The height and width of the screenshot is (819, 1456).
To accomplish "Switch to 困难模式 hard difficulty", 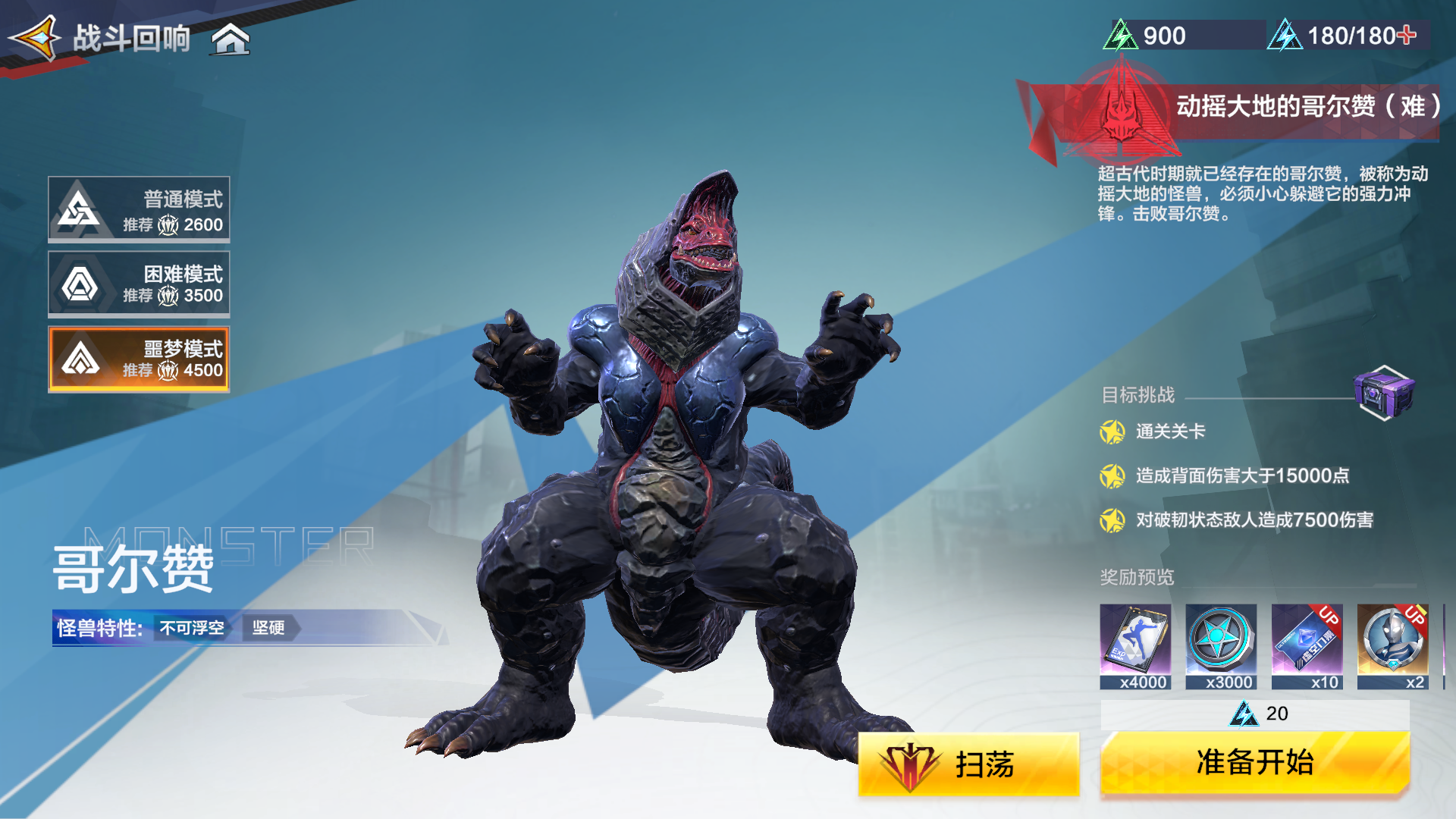I will 140,284.
